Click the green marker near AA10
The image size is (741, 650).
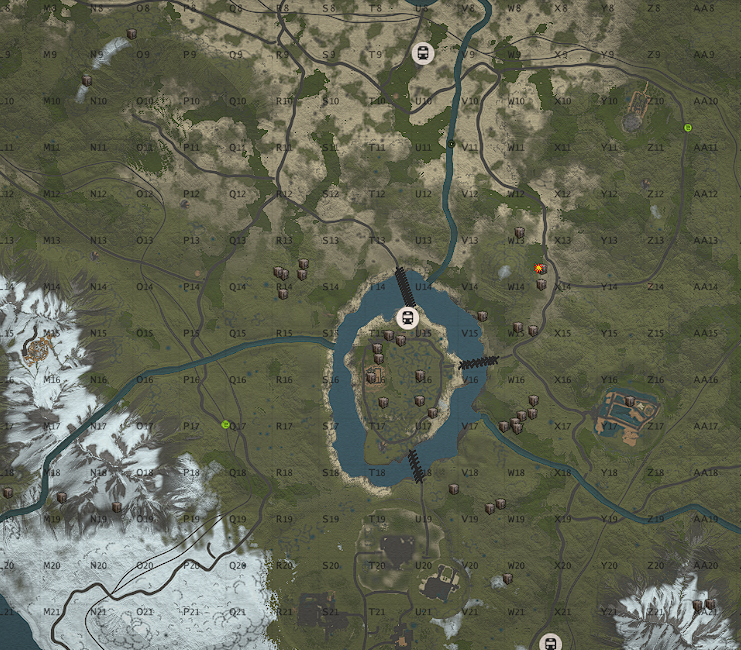coord(687,128)
